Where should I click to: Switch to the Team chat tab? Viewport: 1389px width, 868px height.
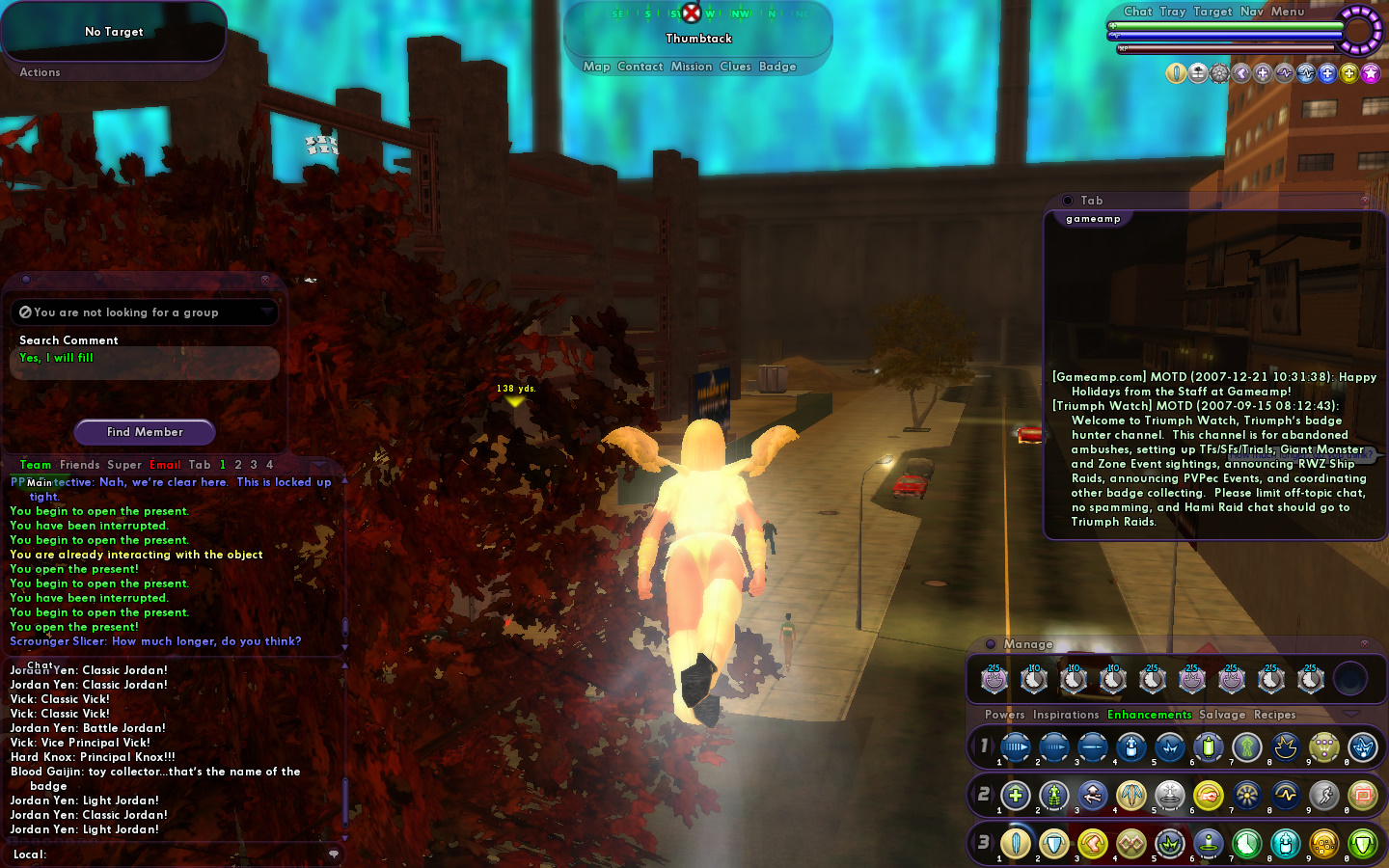[36, 465]
